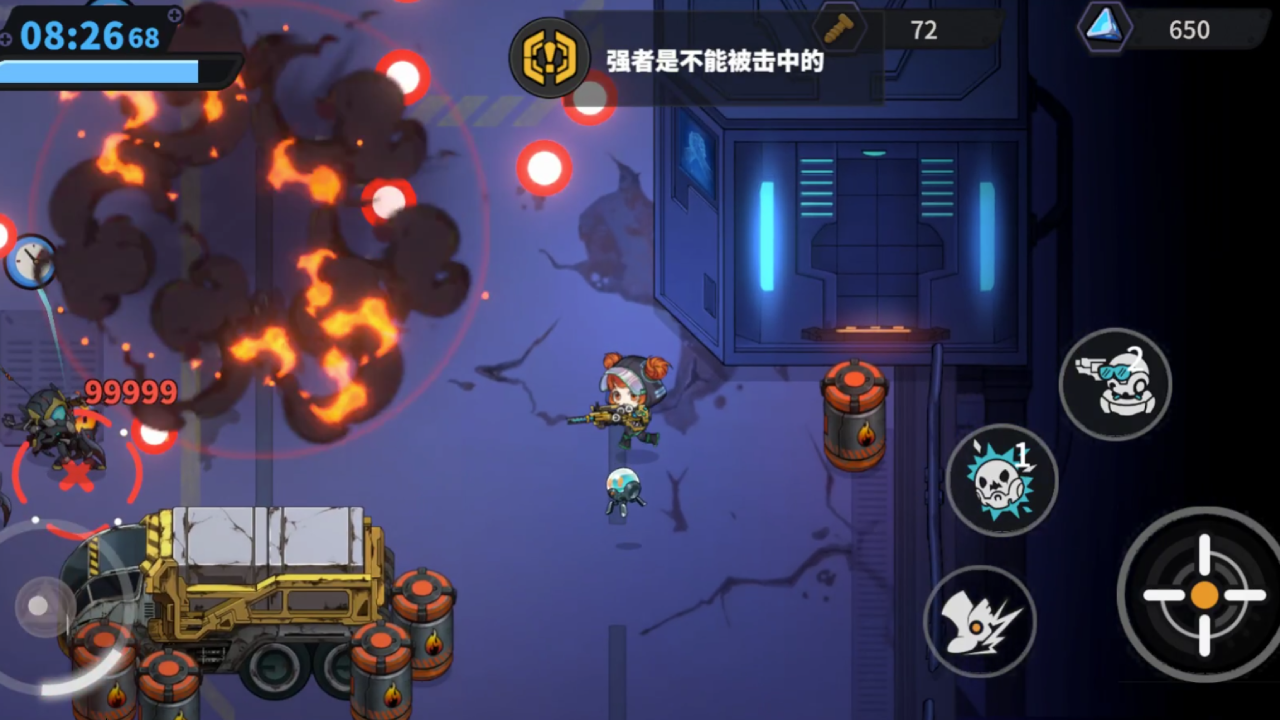Screen dimensions: 1280x720
Task: Trigger the dash skill icon
Action: [981, 620]
